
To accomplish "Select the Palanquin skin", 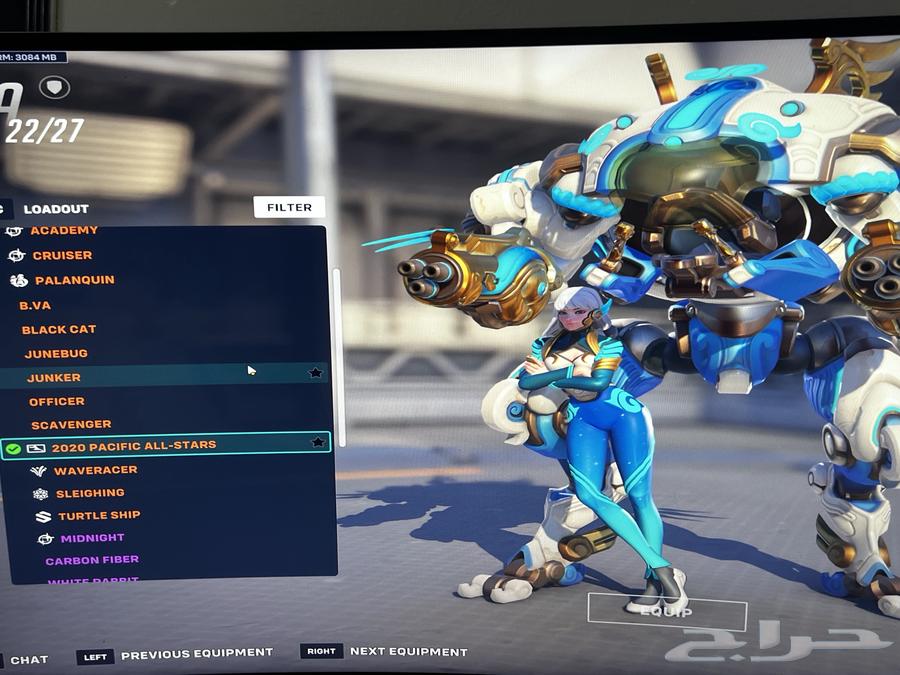I will (74, 281).
